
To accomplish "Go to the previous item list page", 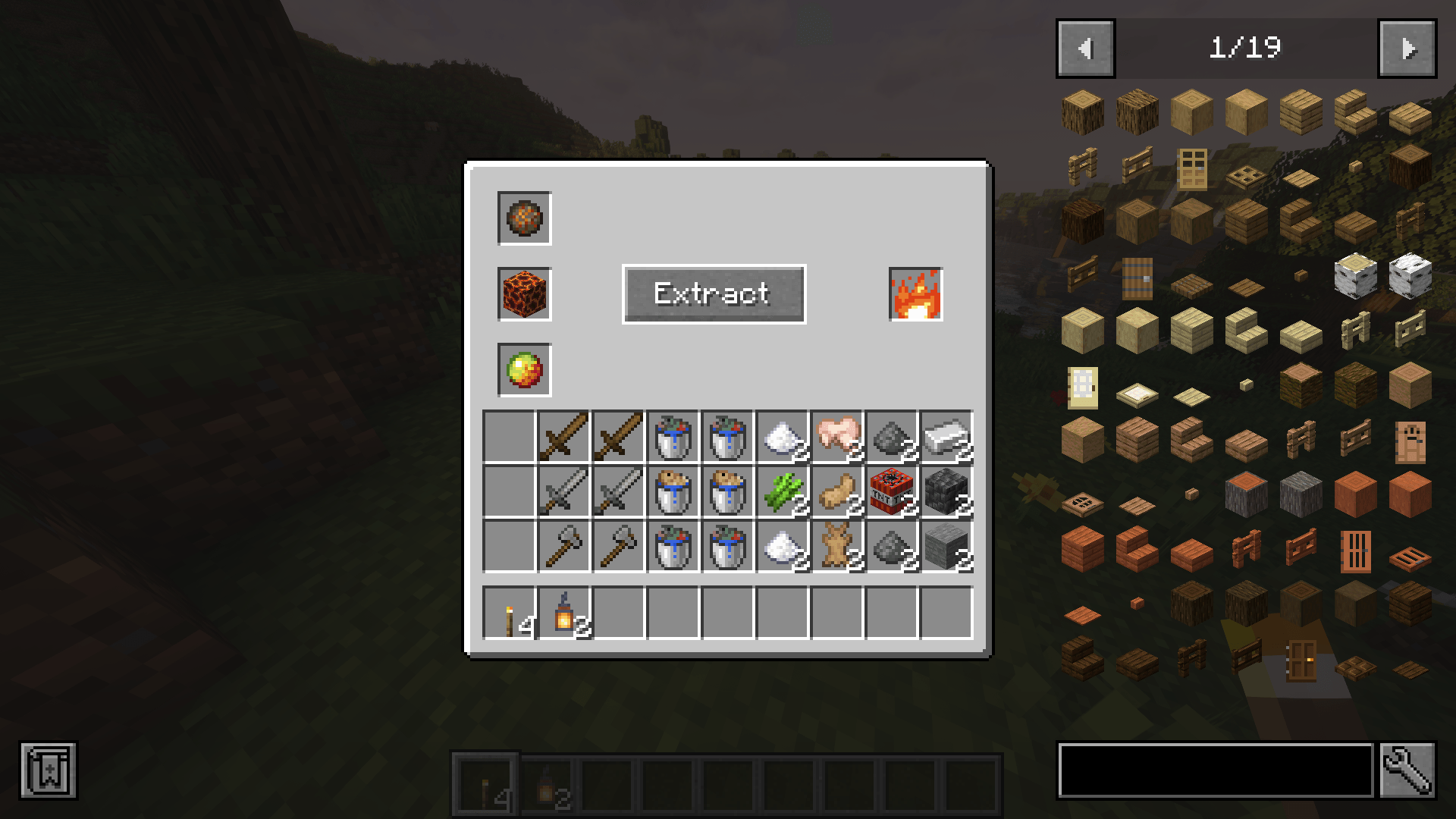I will click(x=1084, y=48).
